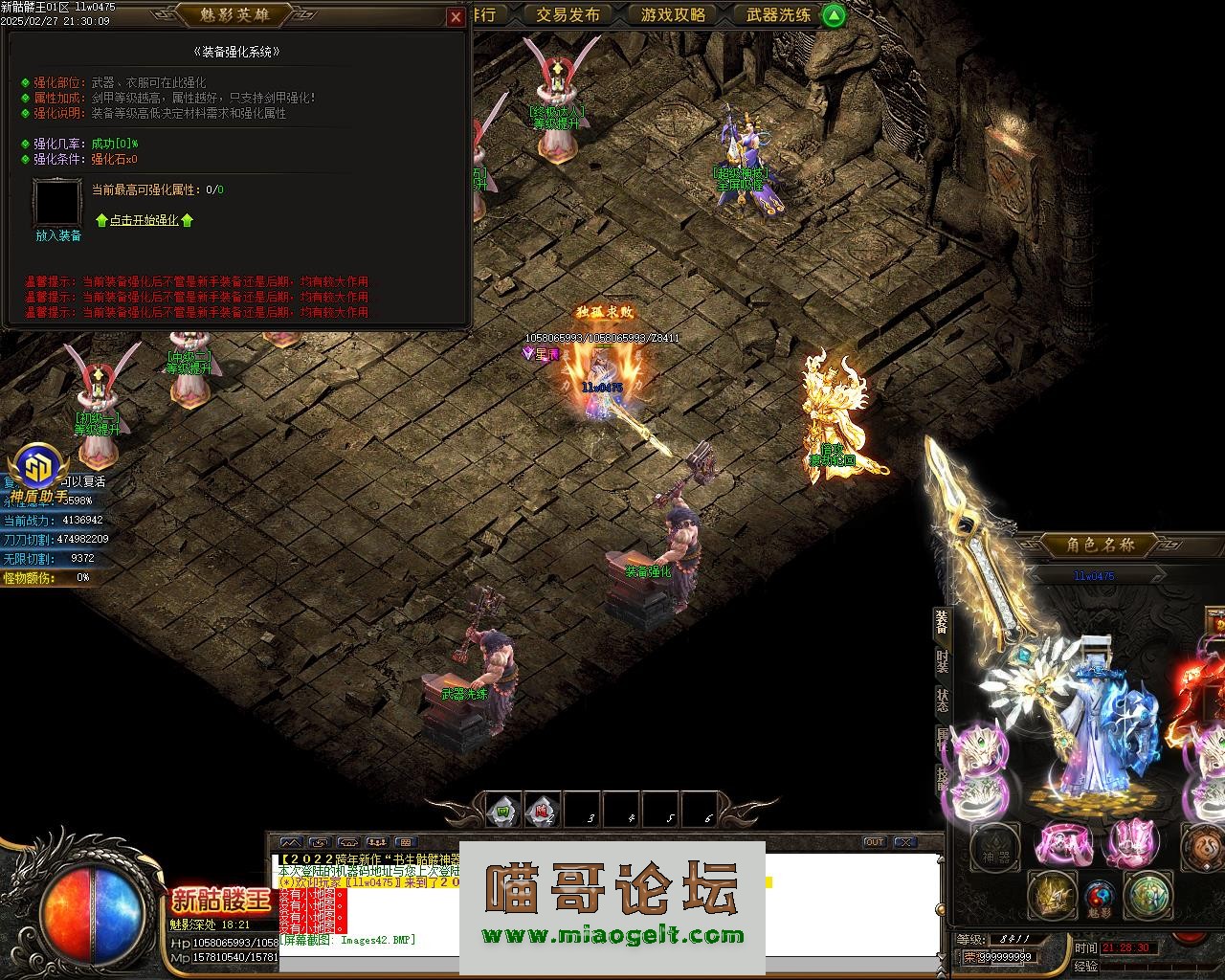Viewport: 1225px width, 980px height.
Task: Select the 放入装备 equipment slot
Action: pyautogui.click(x=57, y=203)
